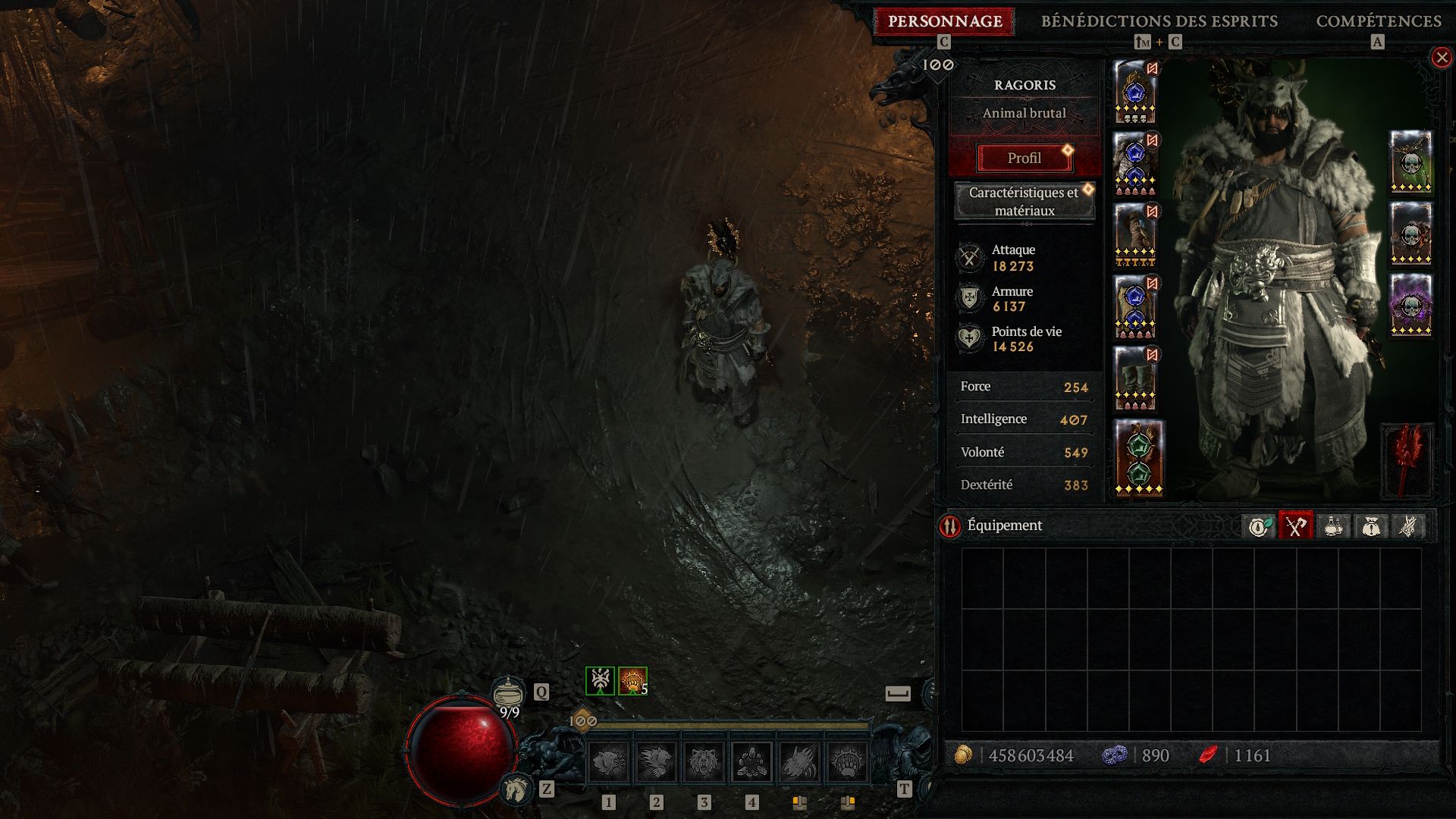1456x819 pixels.
Task: Select the green-gem two-handed weapon slot
Action: [x=1138, y=457]
